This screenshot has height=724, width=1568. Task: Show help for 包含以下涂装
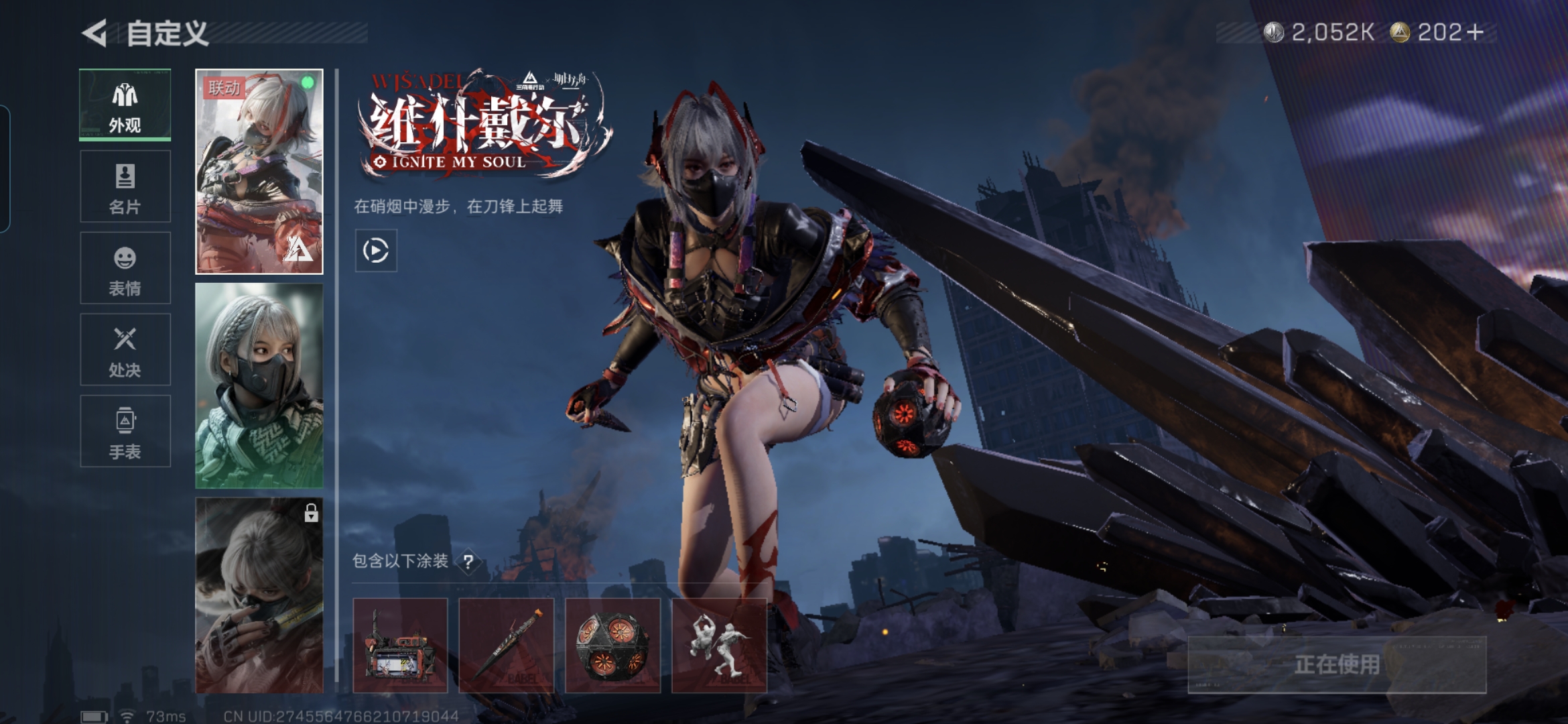pyautogui.click(x=468, y=562)
